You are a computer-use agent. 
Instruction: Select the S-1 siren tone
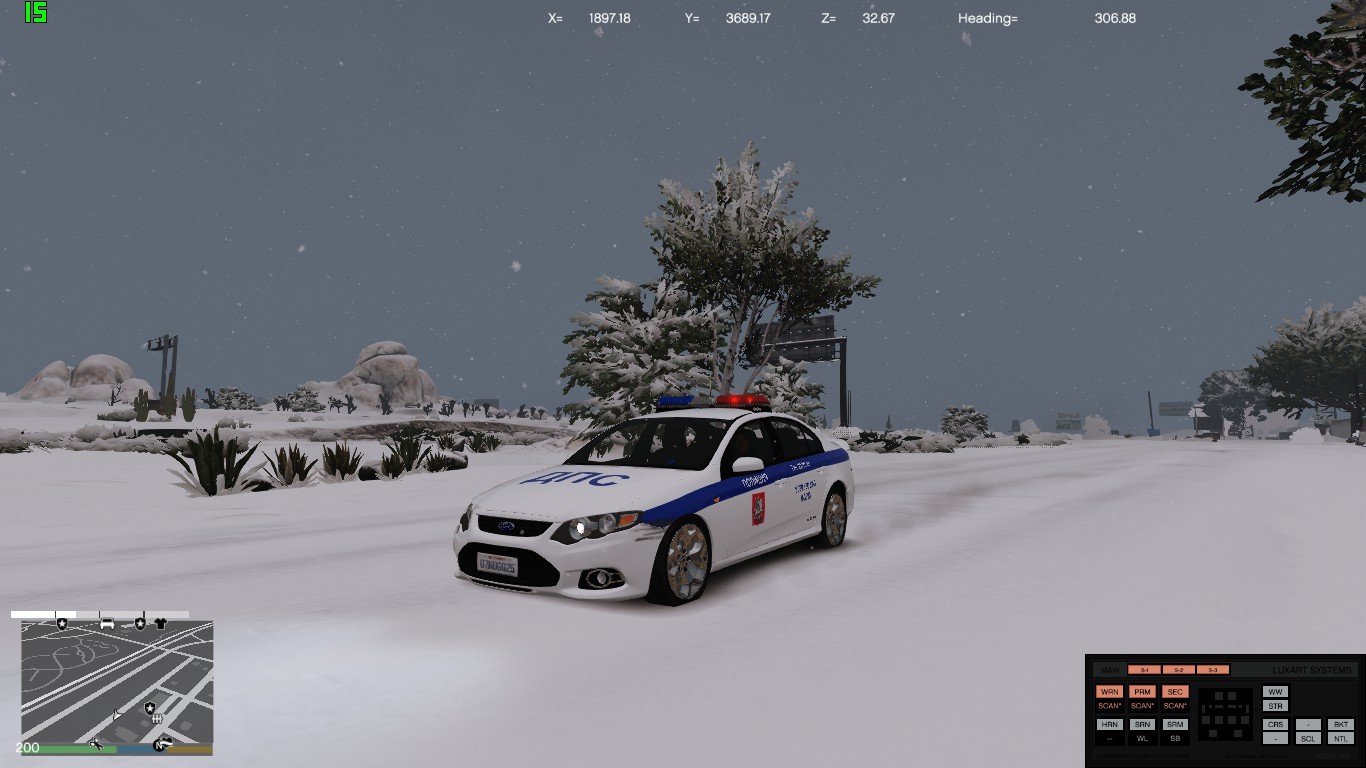[1145, 670]
